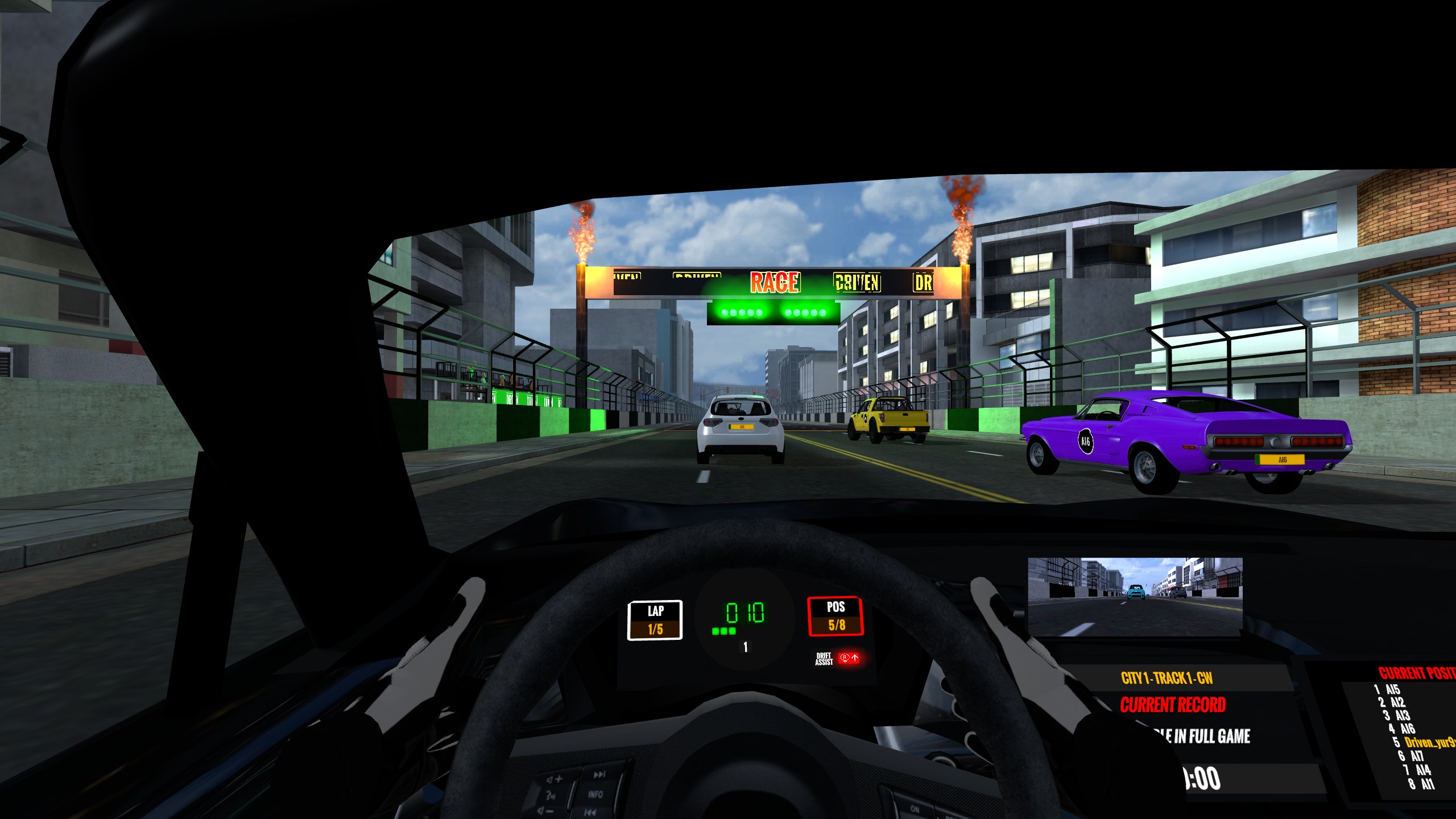1456x819 pixels.
Task: Select the rear-view camera display
Action: click(1135, 596)
